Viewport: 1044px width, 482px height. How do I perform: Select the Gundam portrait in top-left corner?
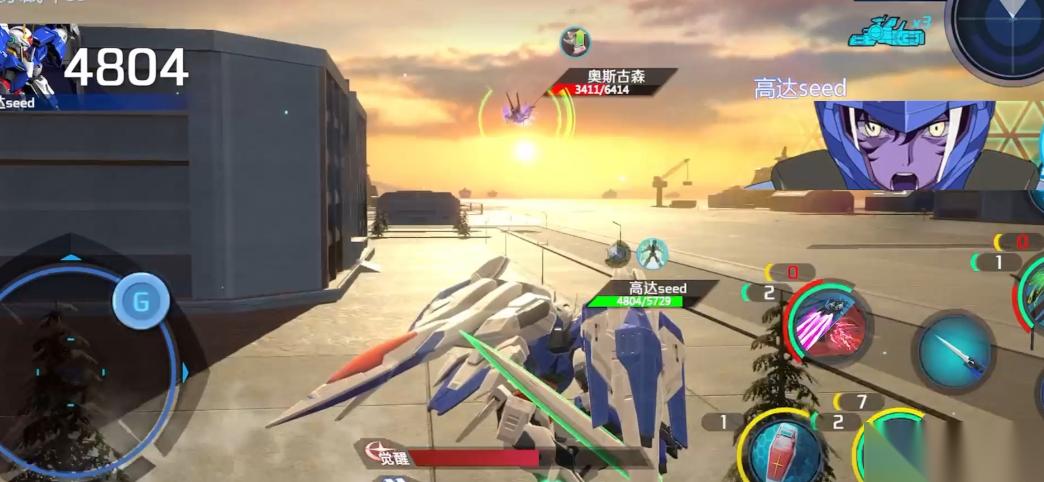click(x=28, y=55)
